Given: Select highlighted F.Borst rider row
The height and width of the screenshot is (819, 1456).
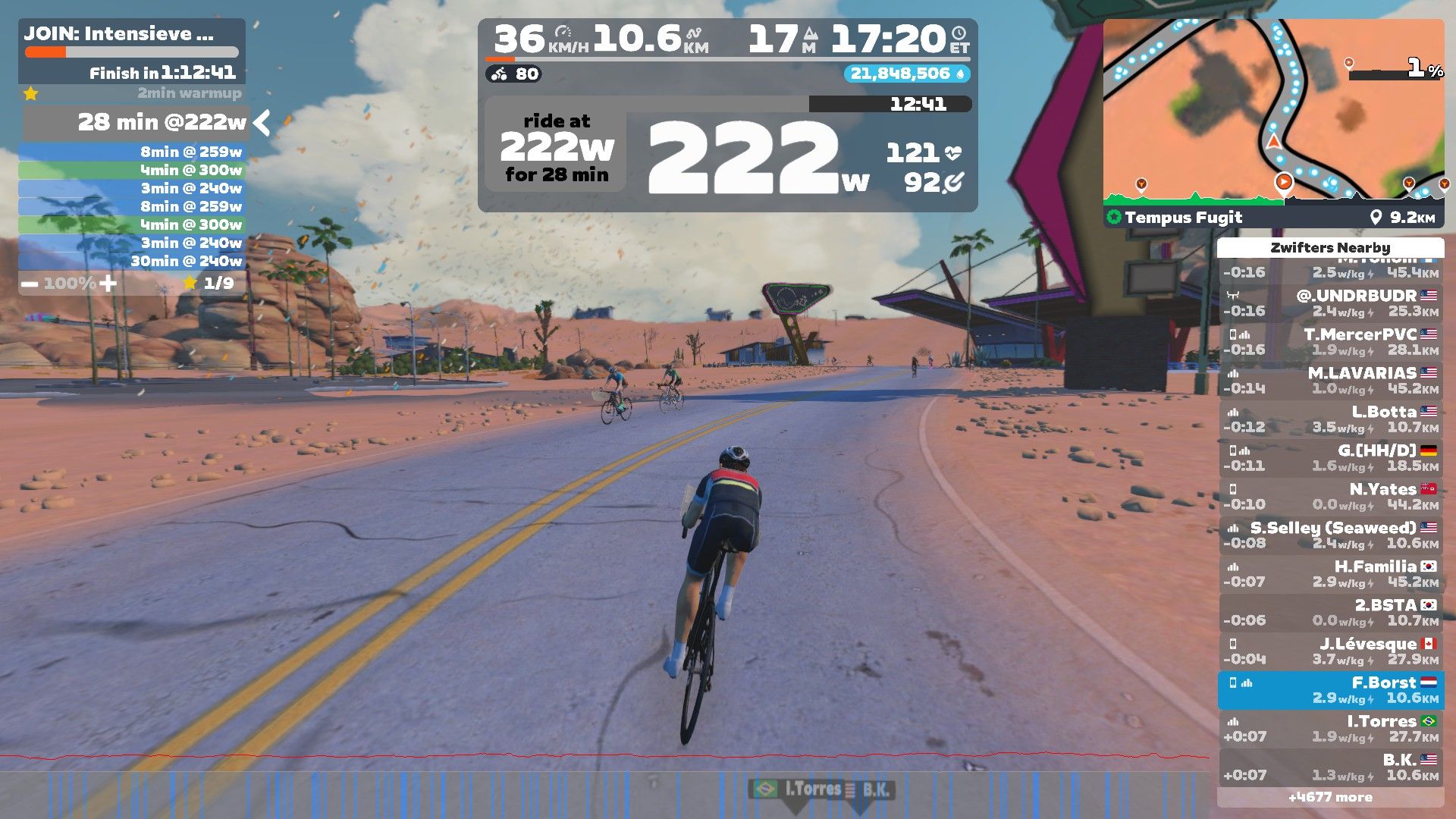Looking at the screenshot, I should [x=1331, y=689].
